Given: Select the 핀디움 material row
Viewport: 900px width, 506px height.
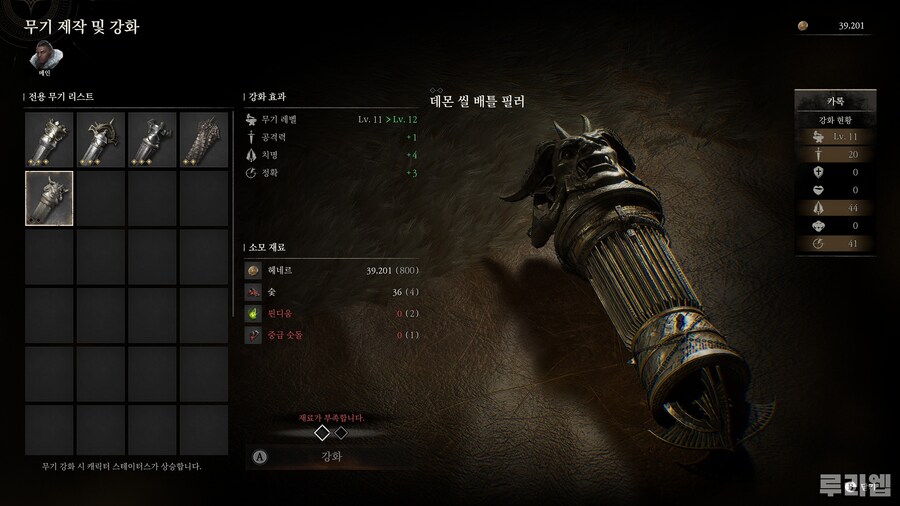Looking at the screenshot, I should pyautogui.click(x=331, y=314).
